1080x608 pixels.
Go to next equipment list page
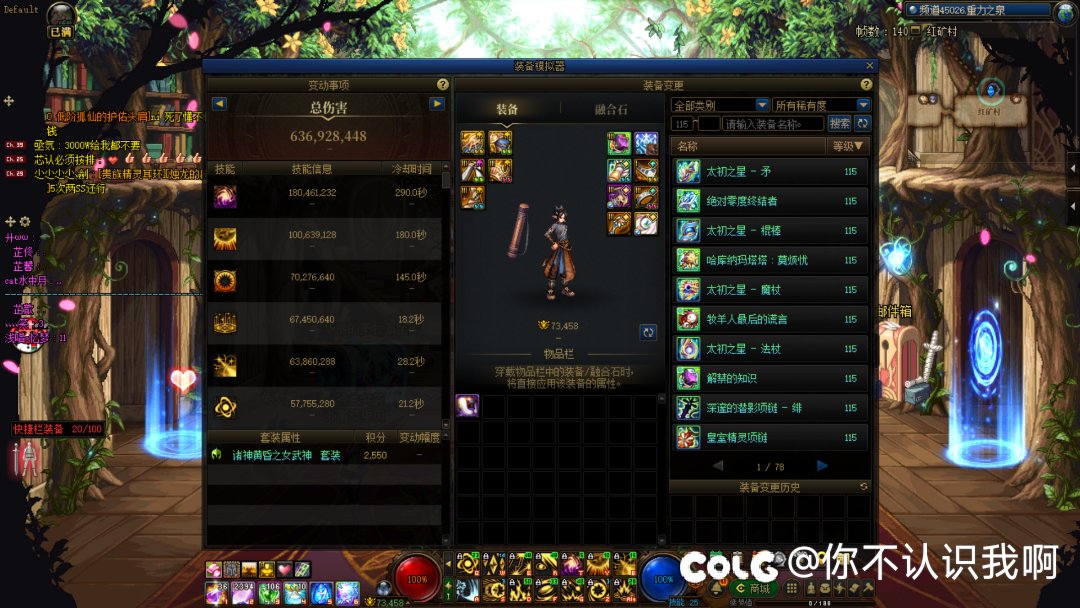(x=822, y=466)
